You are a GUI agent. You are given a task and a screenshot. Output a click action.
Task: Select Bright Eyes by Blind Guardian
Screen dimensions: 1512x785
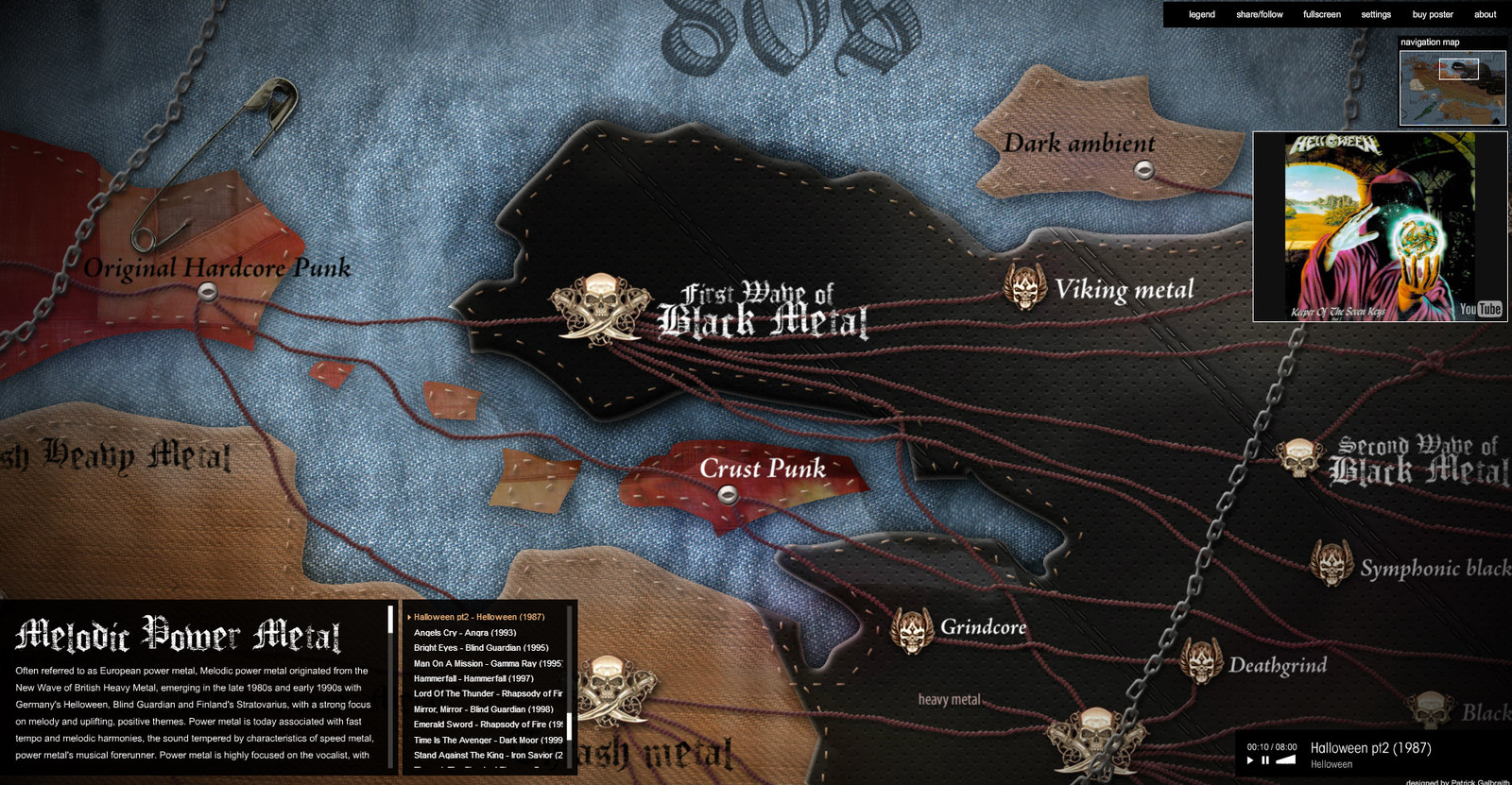[x=481, y=648]
